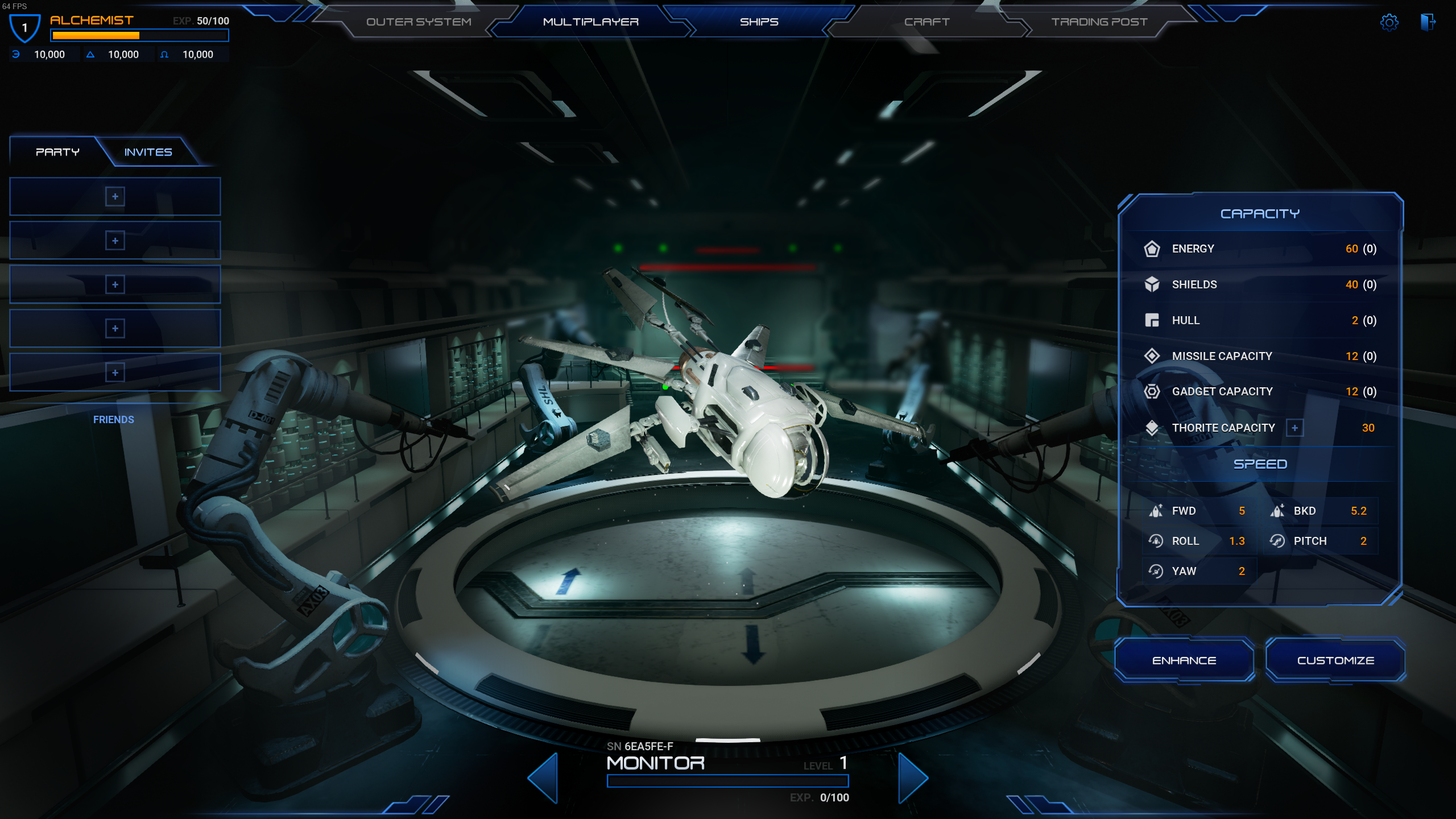Click the Hull icon in Capacity panel
The height and width of the screenshot is (819, 1456).
1153,320
